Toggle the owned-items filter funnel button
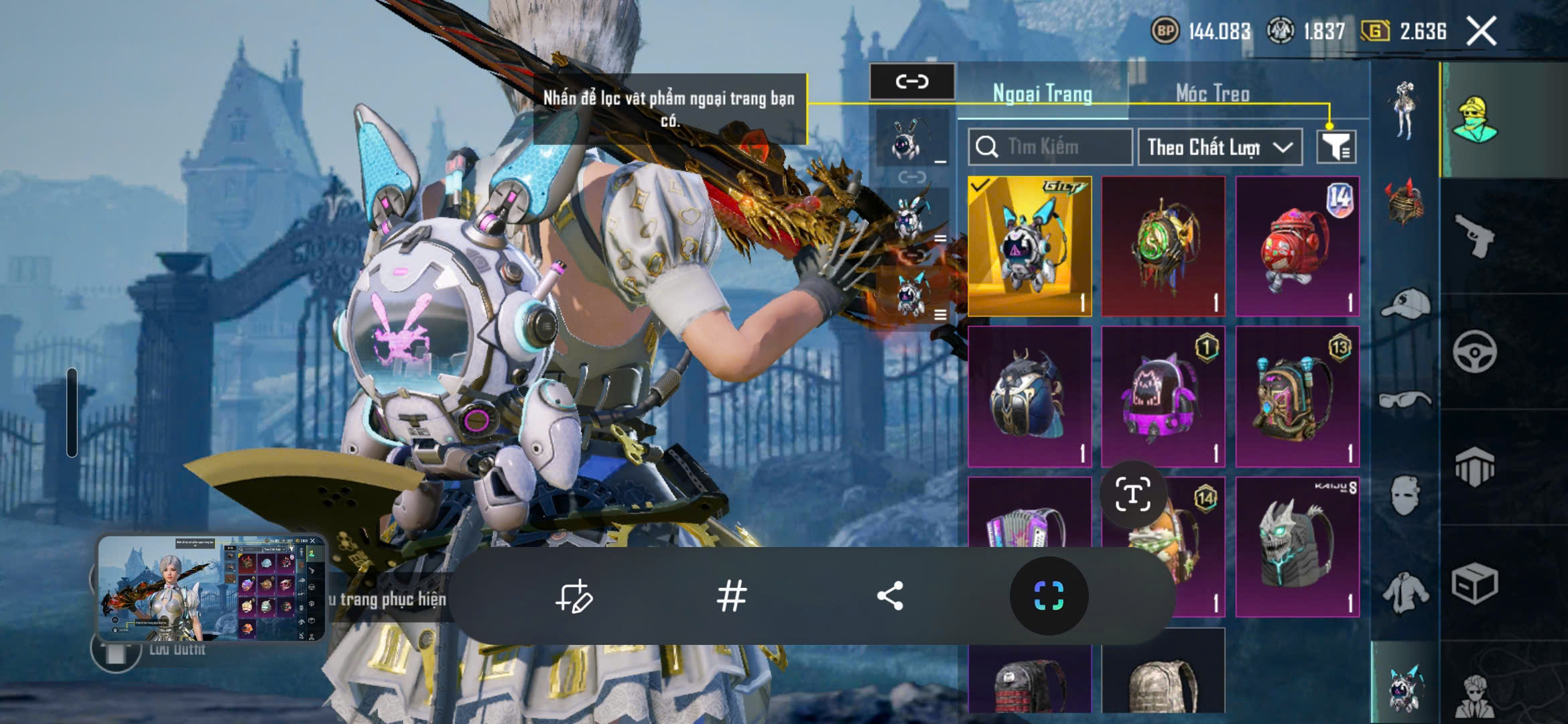1568x724 pixels. click(x=1336, y=147)
